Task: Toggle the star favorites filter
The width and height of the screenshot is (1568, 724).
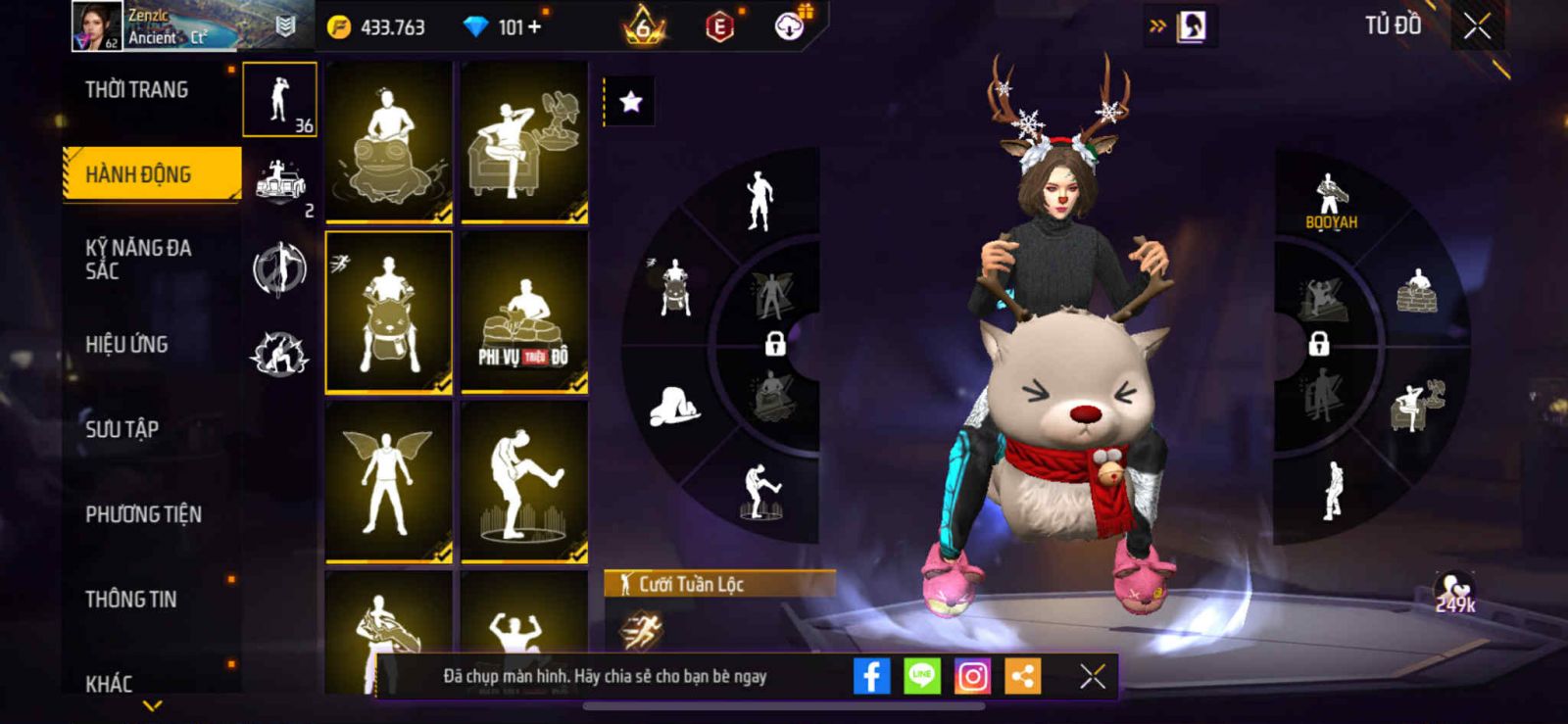Action: [x=630, y=102]
